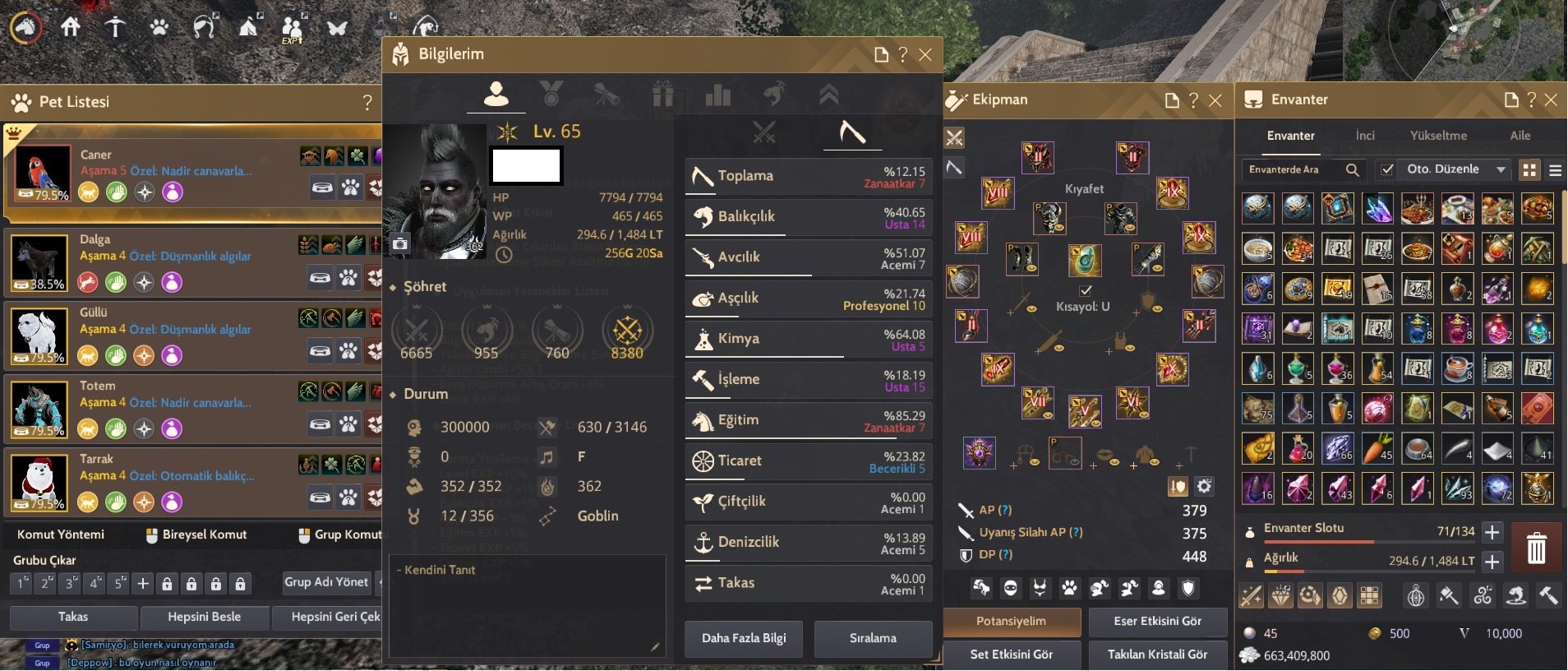Viewport: 1568px width, 671px height.
Task: Select the grid view icon next to Oto. Düzenle
Action: click(1531, 169)
